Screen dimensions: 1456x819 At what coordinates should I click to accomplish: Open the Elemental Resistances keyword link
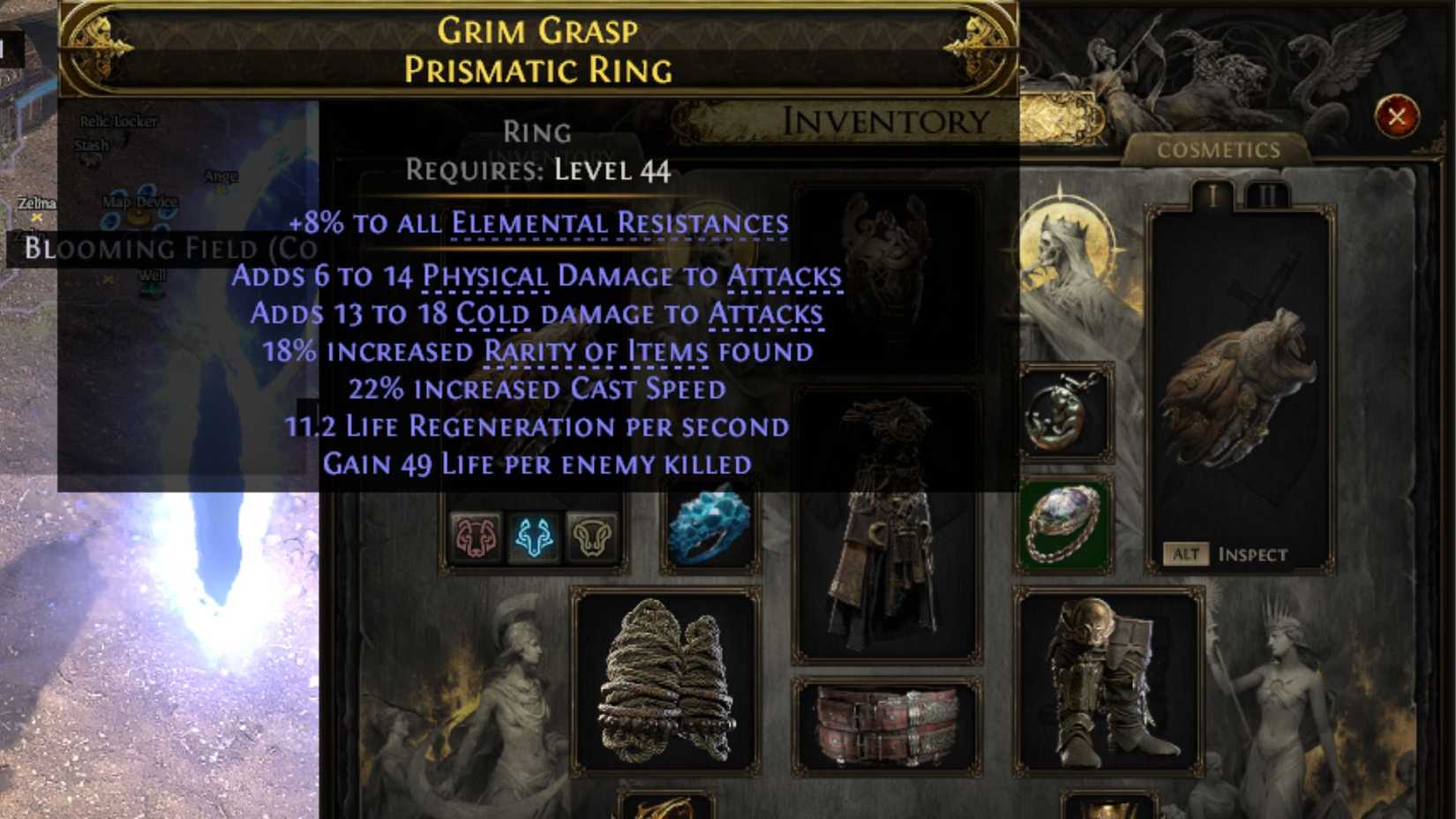(618, 226)
